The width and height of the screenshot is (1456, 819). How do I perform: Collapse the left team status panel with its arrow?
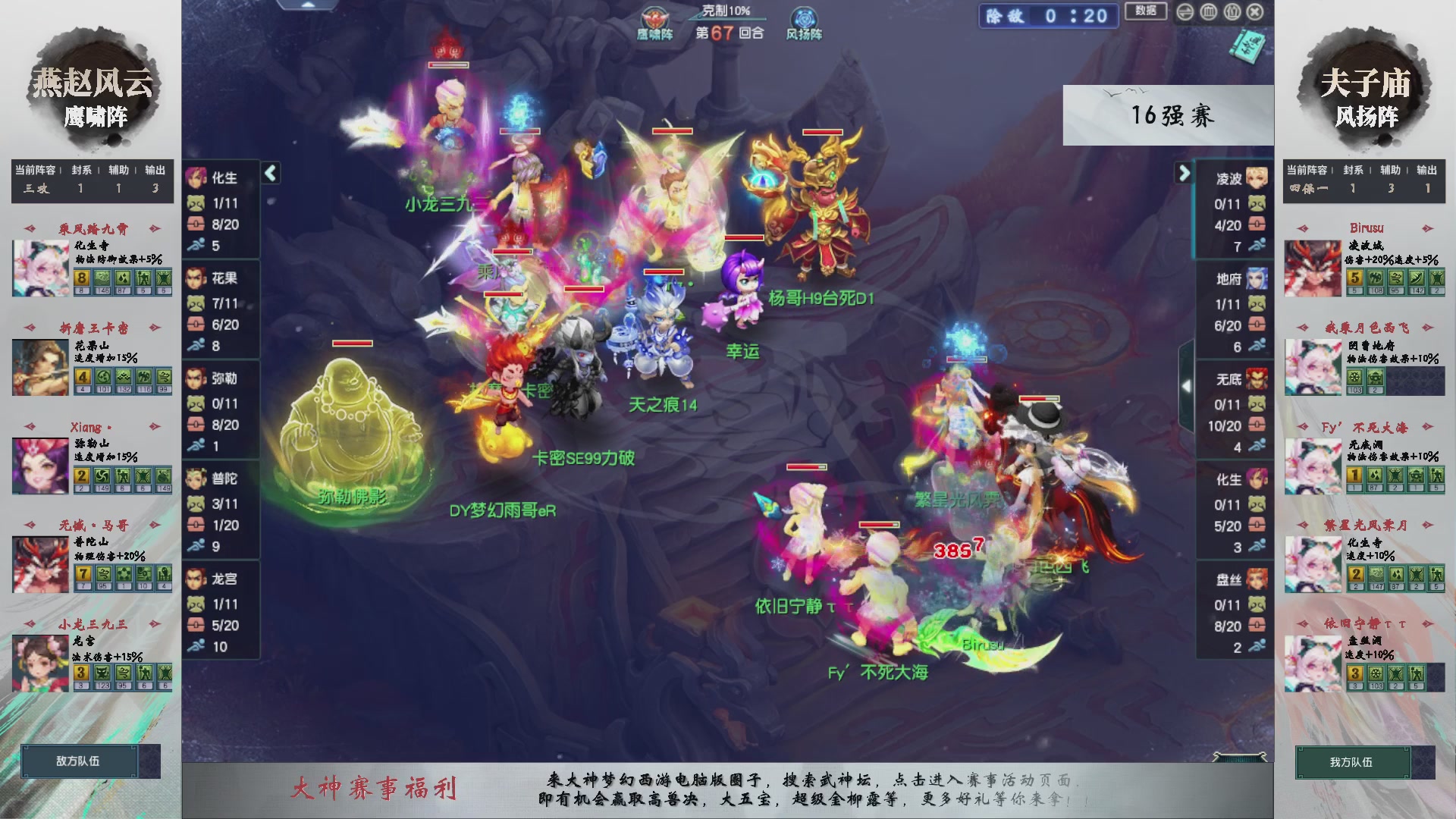269,173
